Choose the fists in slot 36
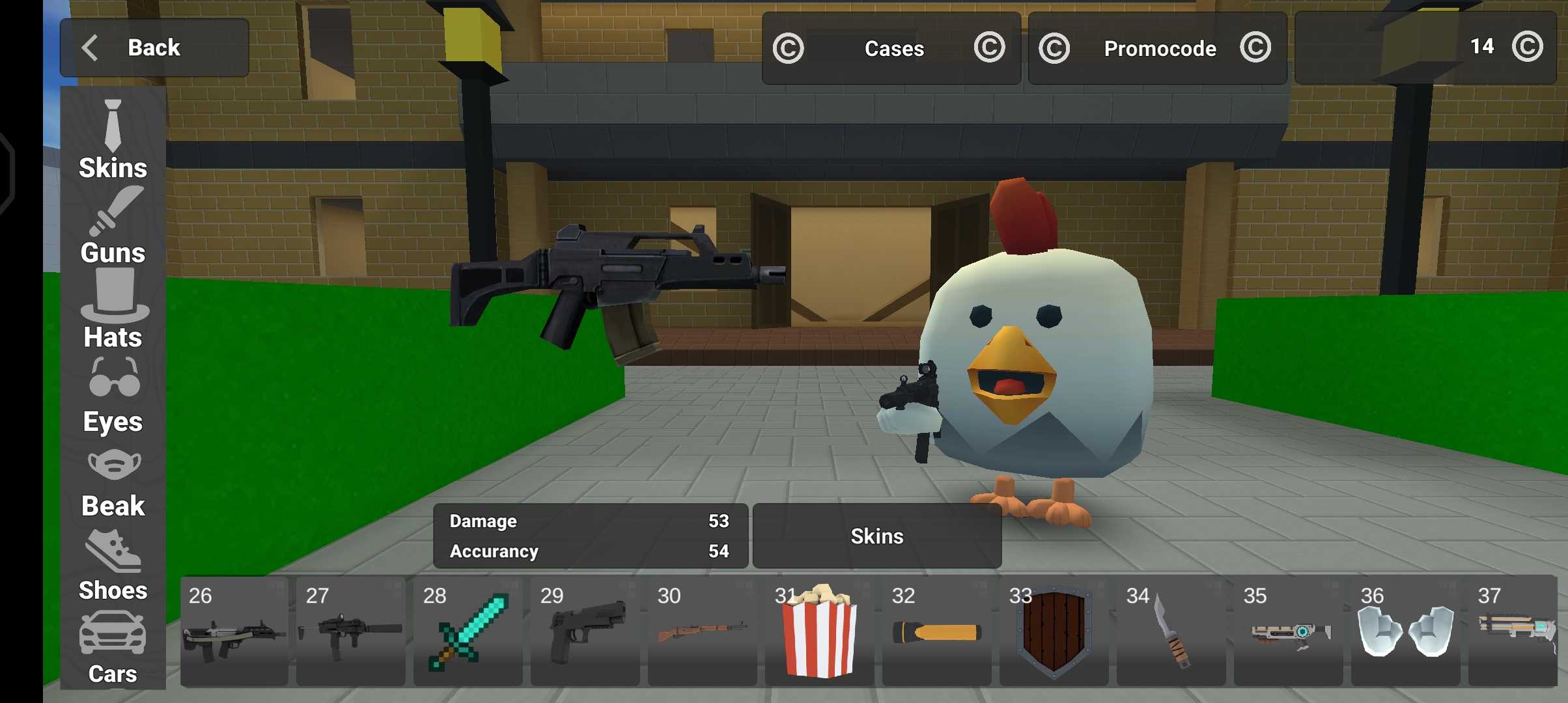The image size is (1568, 703). pos(1405,631)
